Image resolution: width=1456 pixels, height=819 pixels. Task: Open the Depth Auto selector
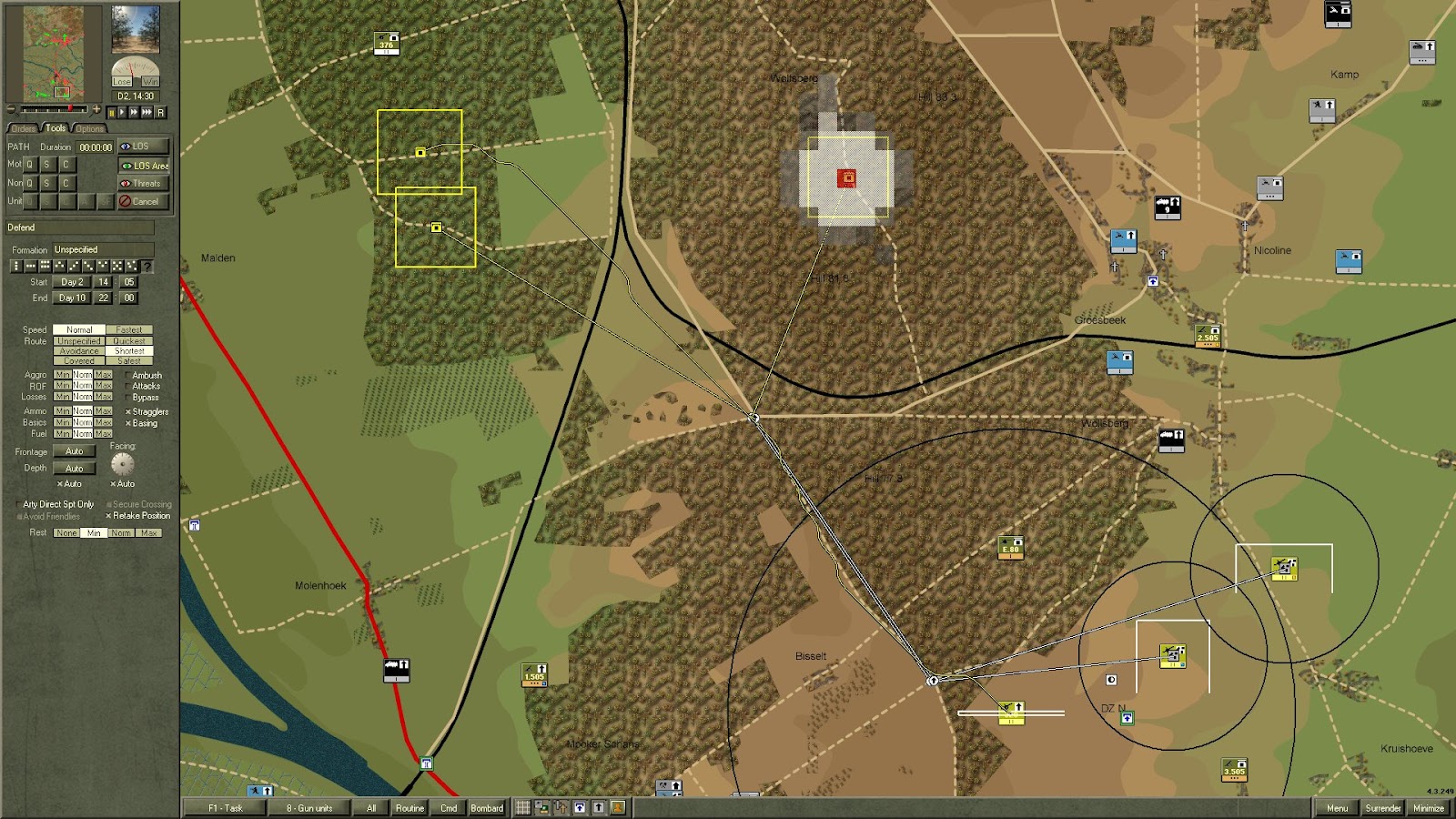tap(75, 469)
